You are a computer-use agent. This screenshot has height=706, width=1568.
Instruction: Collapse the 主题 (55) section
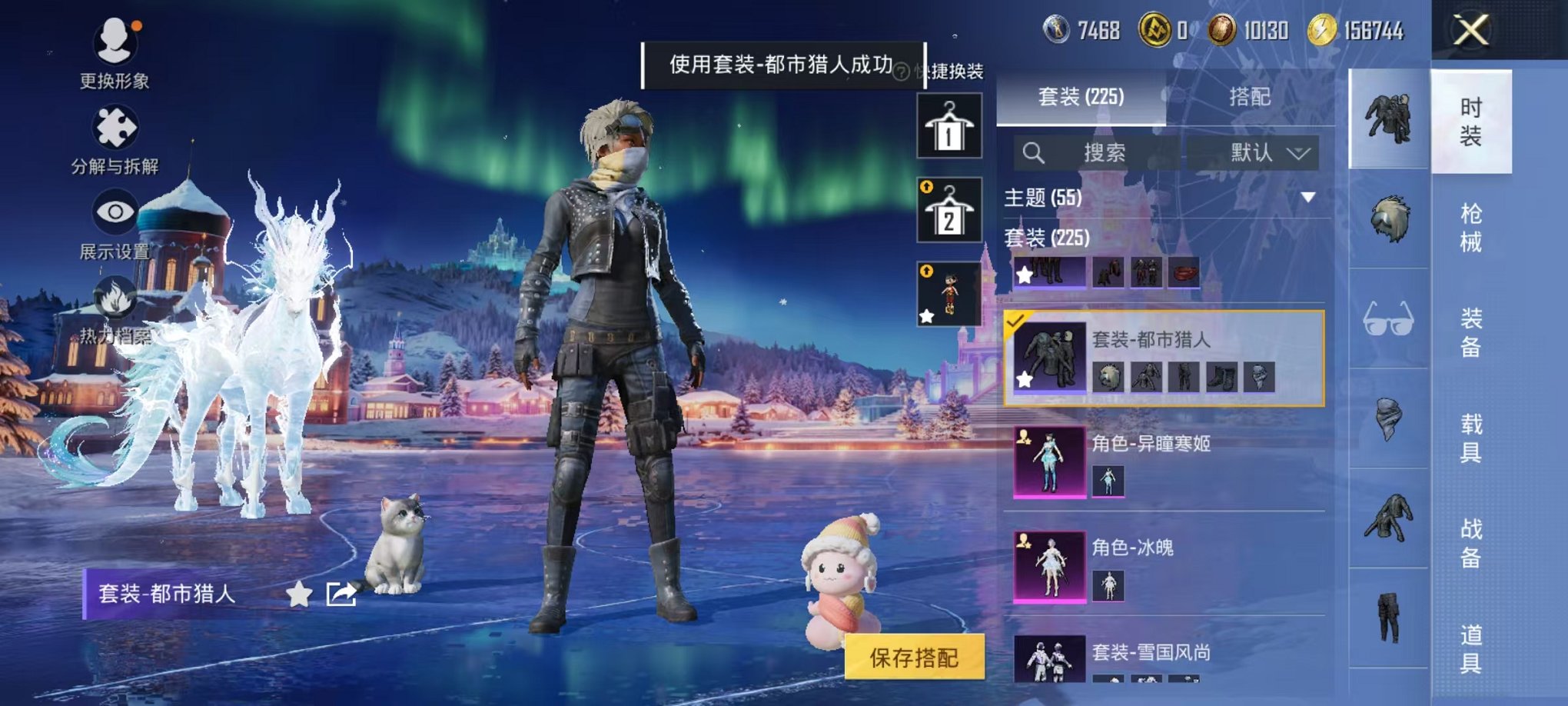1307,196
